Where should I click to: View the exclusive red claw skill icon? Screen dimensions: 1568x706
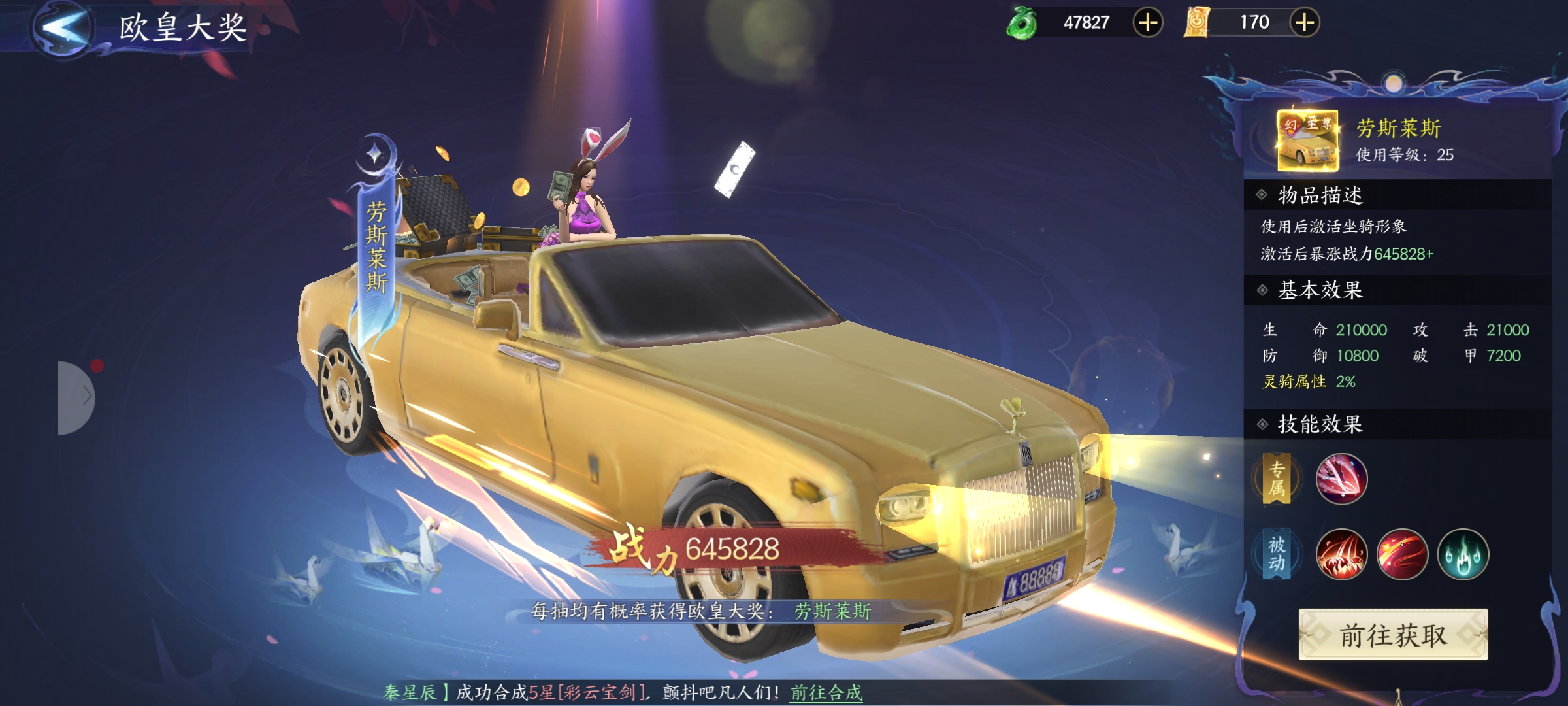(x=1341, y=479)
